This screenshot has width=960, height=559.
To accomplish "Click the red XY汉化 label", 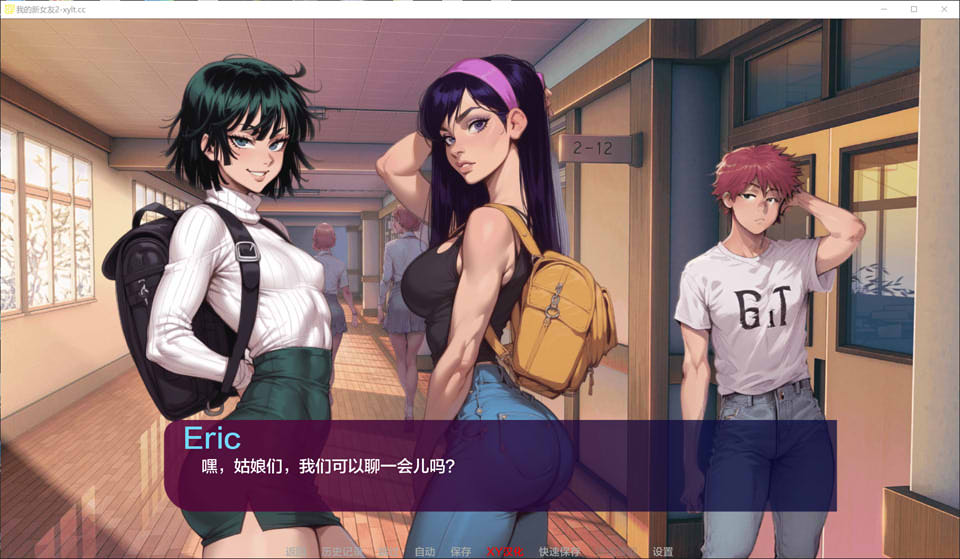I will tap(504, 551).
